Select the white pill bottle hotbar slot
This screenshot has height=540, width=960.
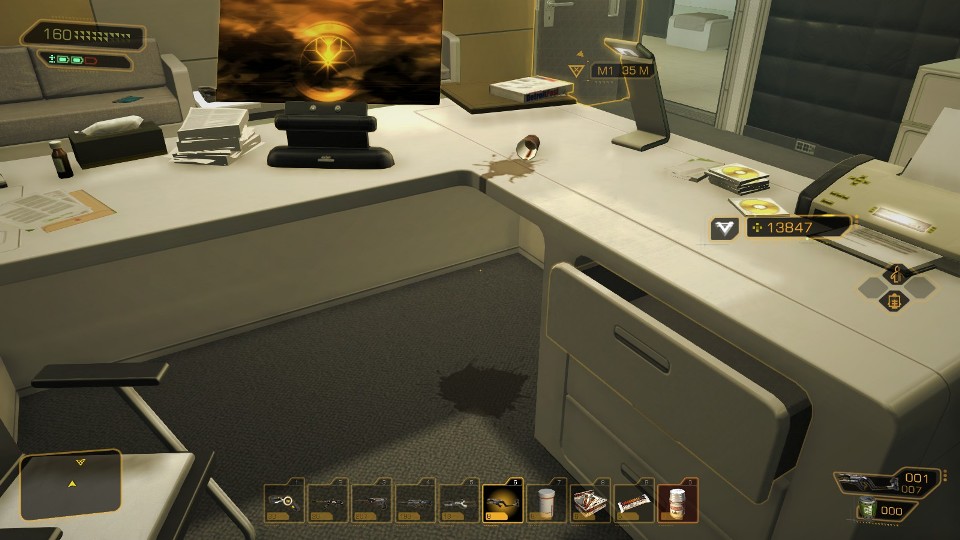[545, 502]
